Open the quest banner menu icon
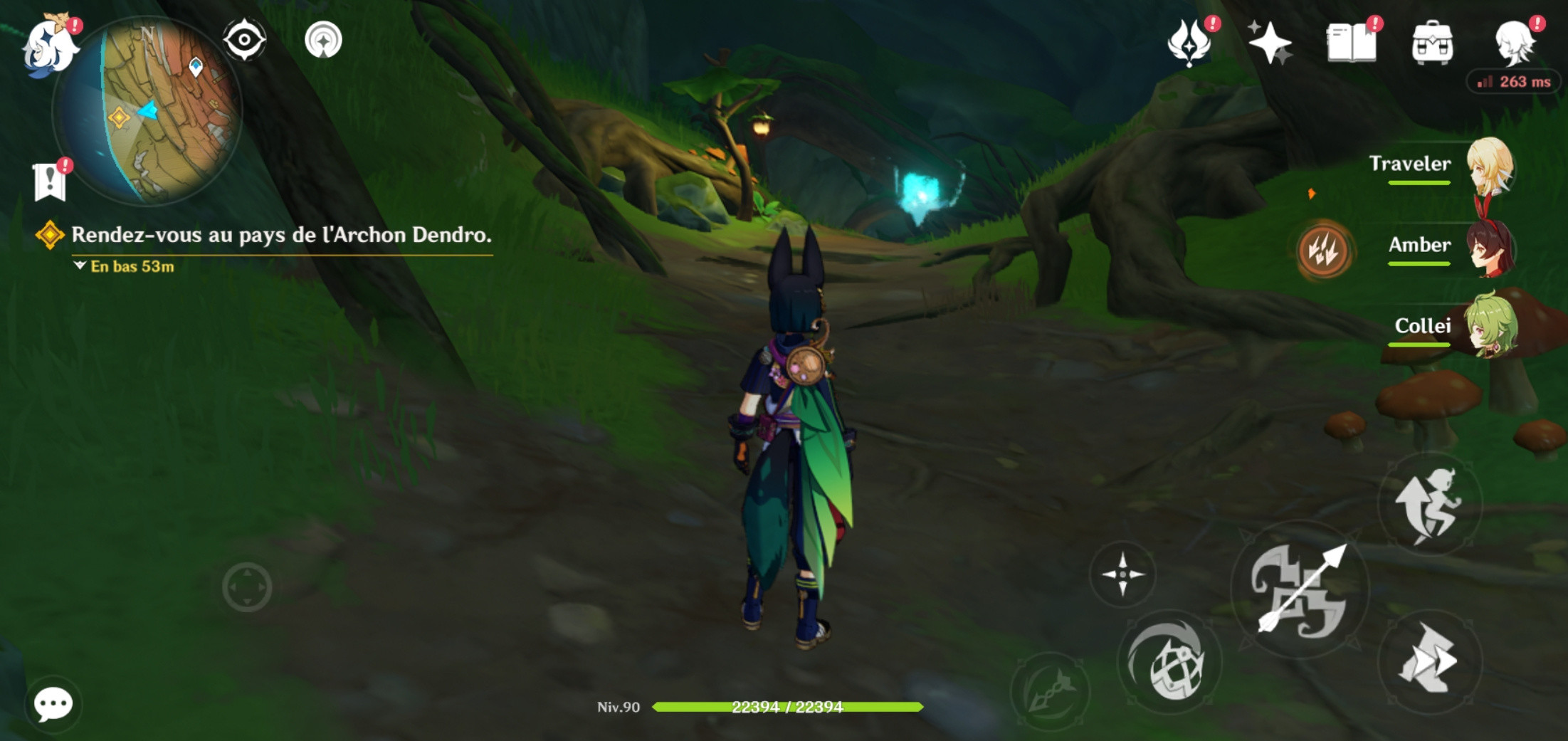 point(49,181)
